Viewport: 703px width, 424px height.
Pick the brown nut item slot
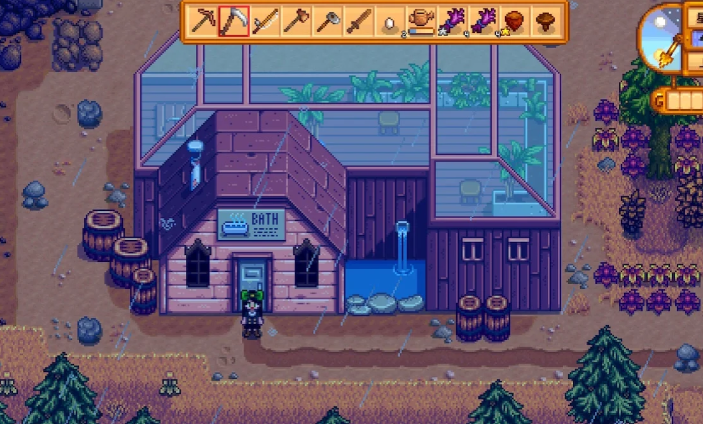(x=514, y=21)
